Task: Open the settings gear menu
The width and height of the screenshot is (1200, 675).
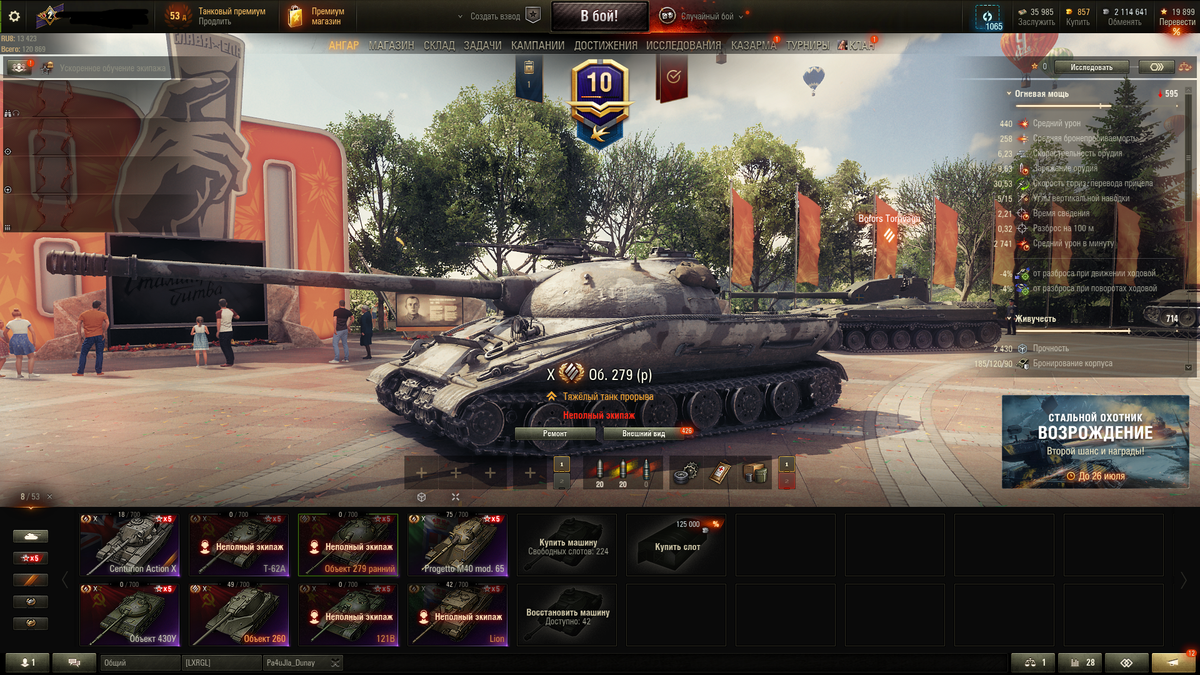Action: pyautogui.click(x=14, y=16)
